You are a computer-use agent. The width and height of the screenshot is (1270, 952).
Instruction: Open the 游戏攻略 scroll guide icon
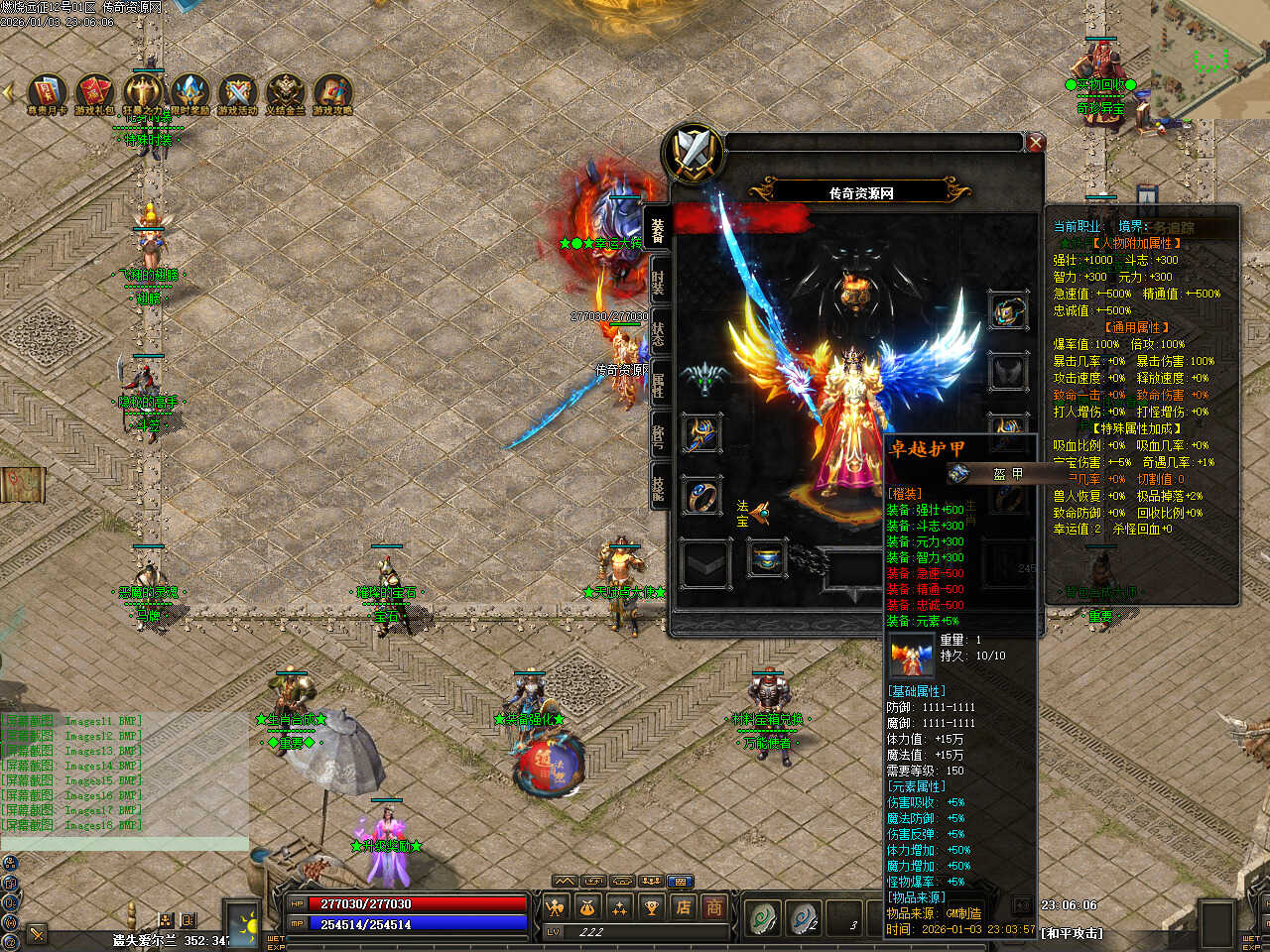333,91
